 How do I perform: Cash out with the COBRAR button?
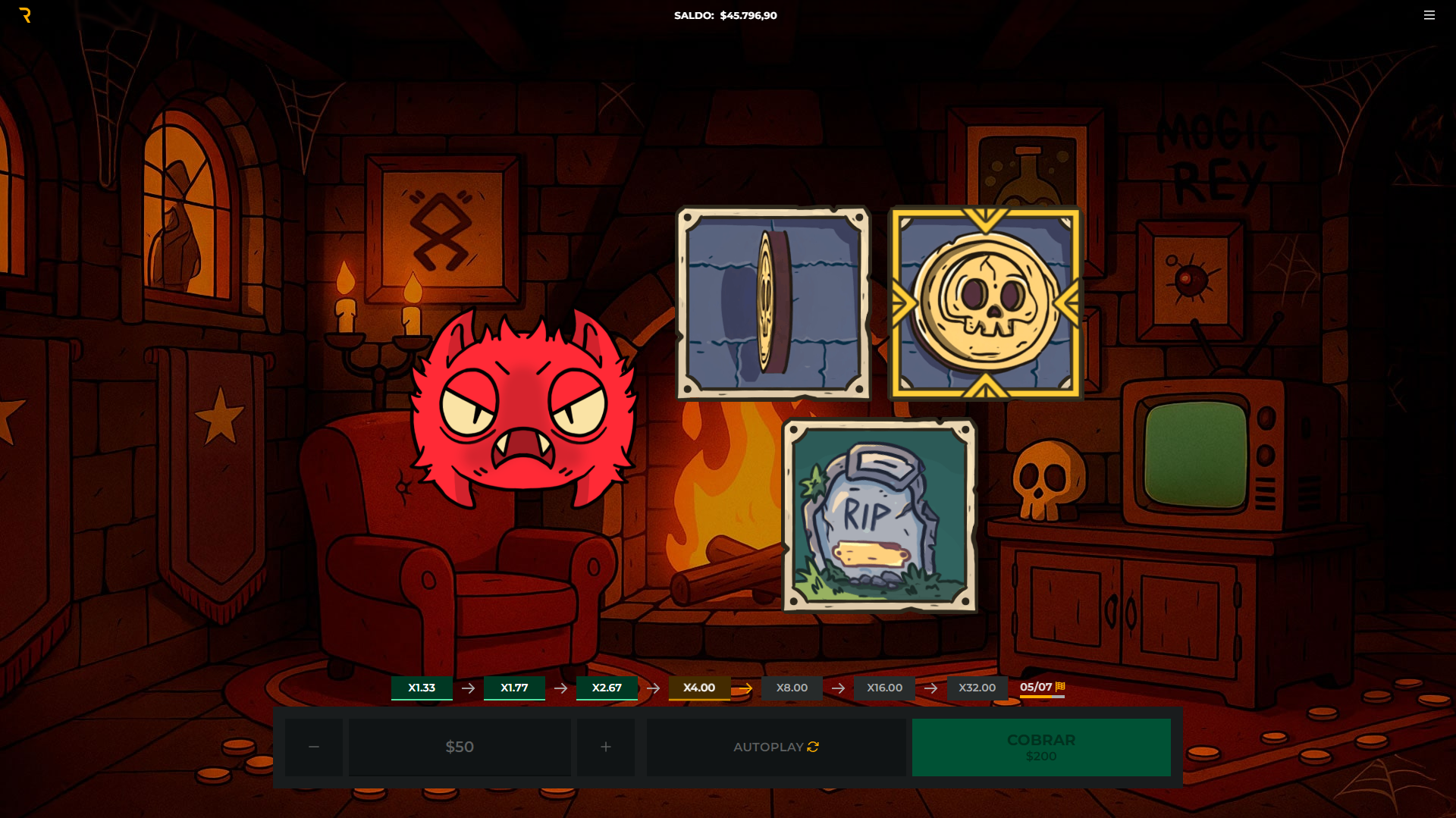(1040, 747)
